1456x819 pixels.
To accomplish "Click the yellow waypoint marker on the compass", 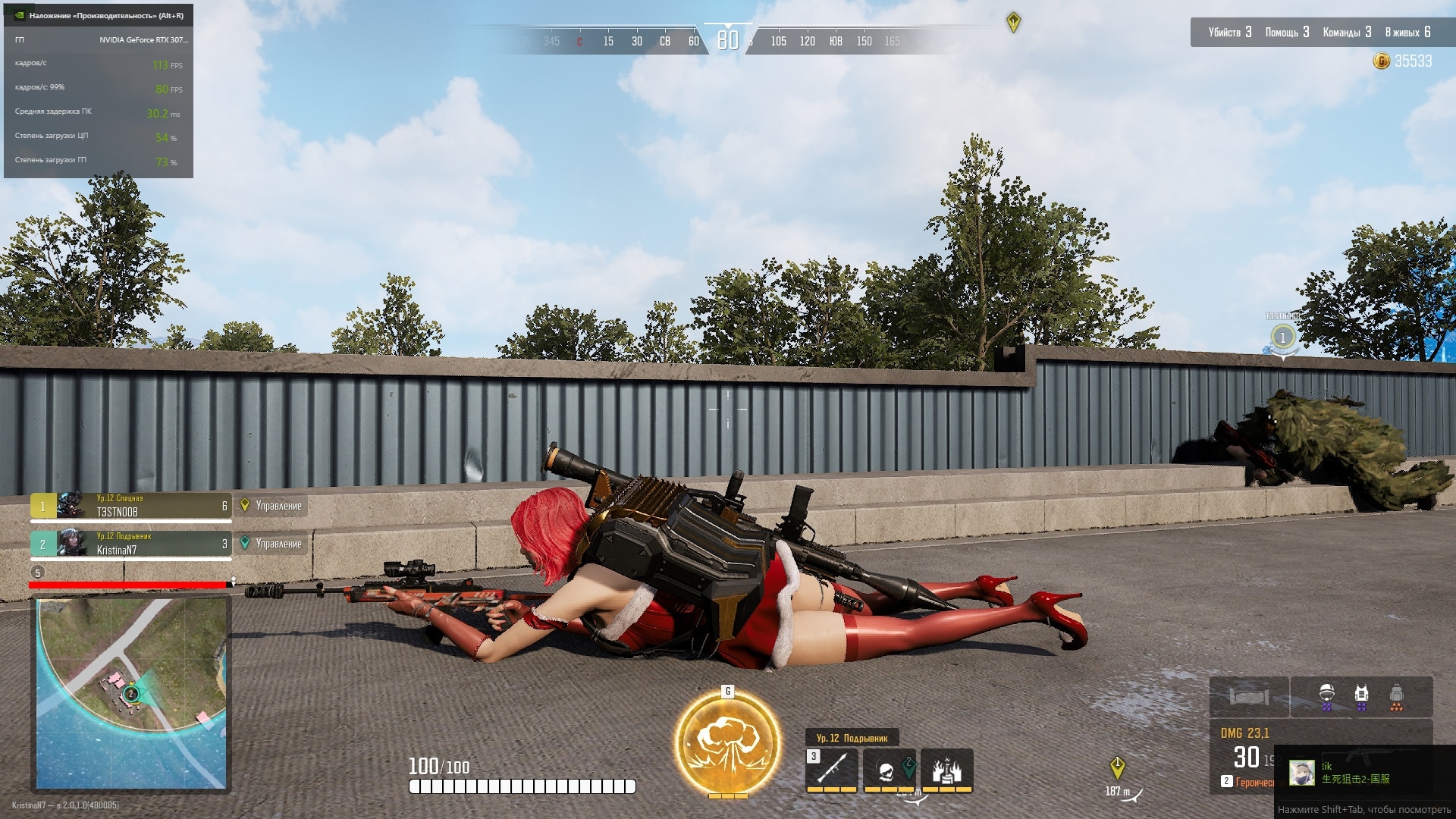I will (x=1013, y=22).
